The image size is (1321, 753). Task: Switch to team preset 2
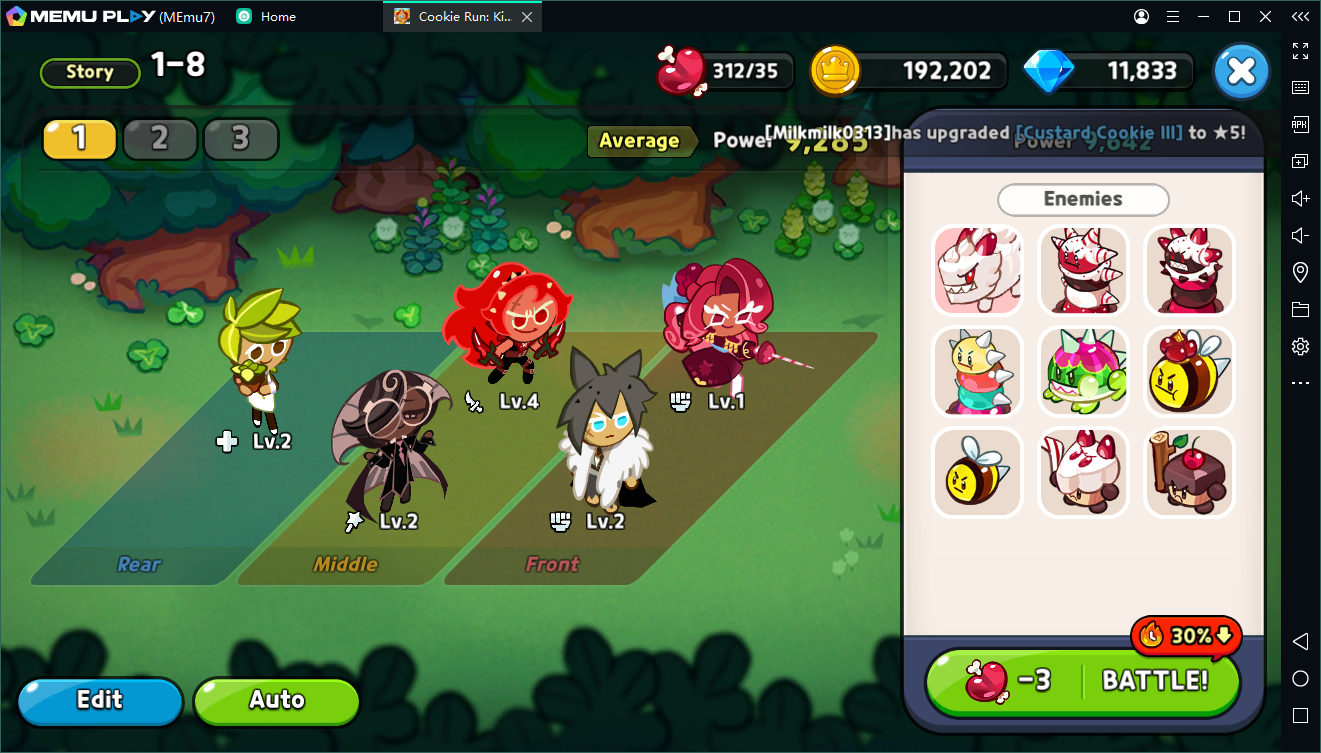160,139
